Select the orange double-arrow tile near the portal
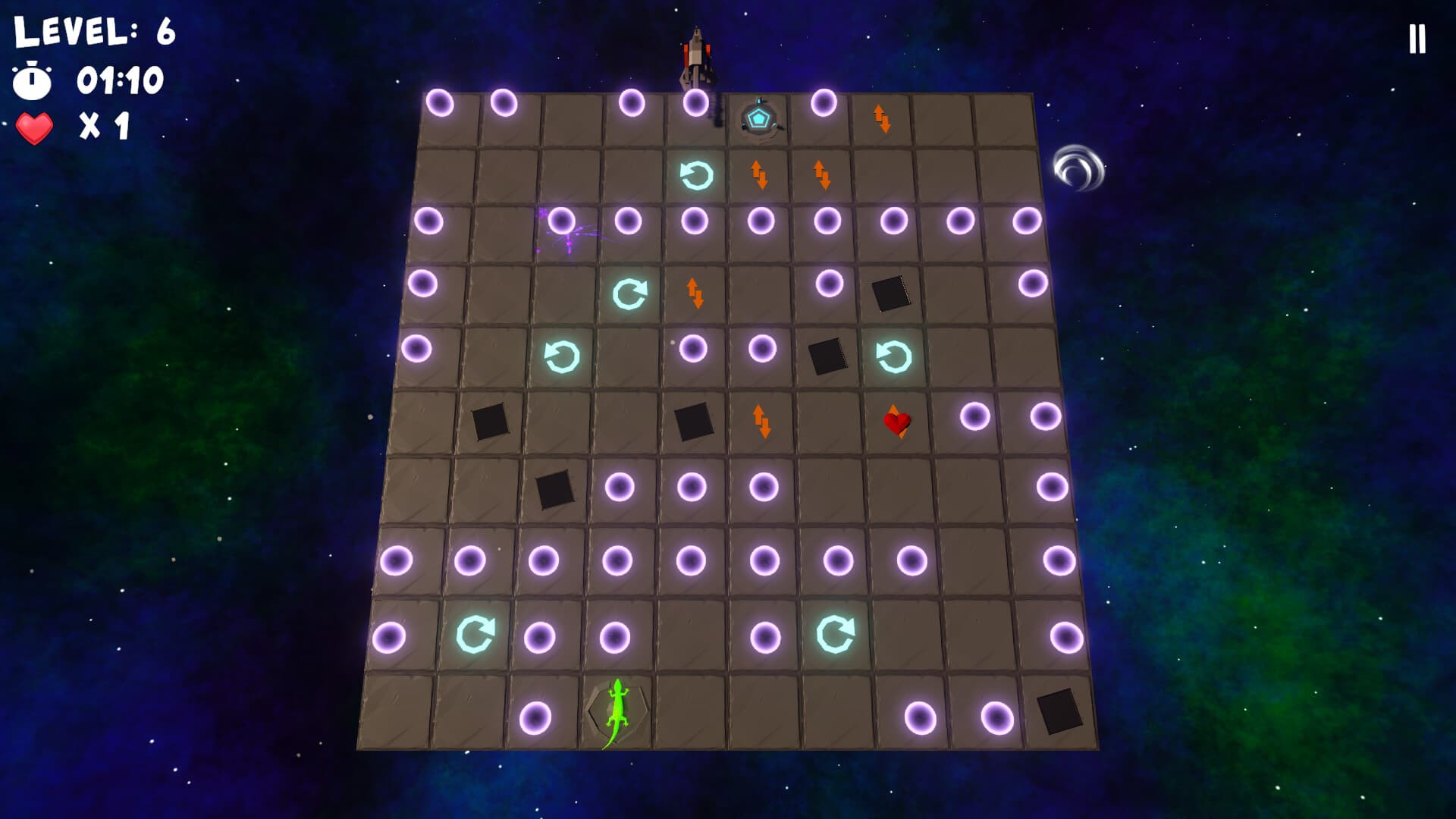 tap(880, 120)
